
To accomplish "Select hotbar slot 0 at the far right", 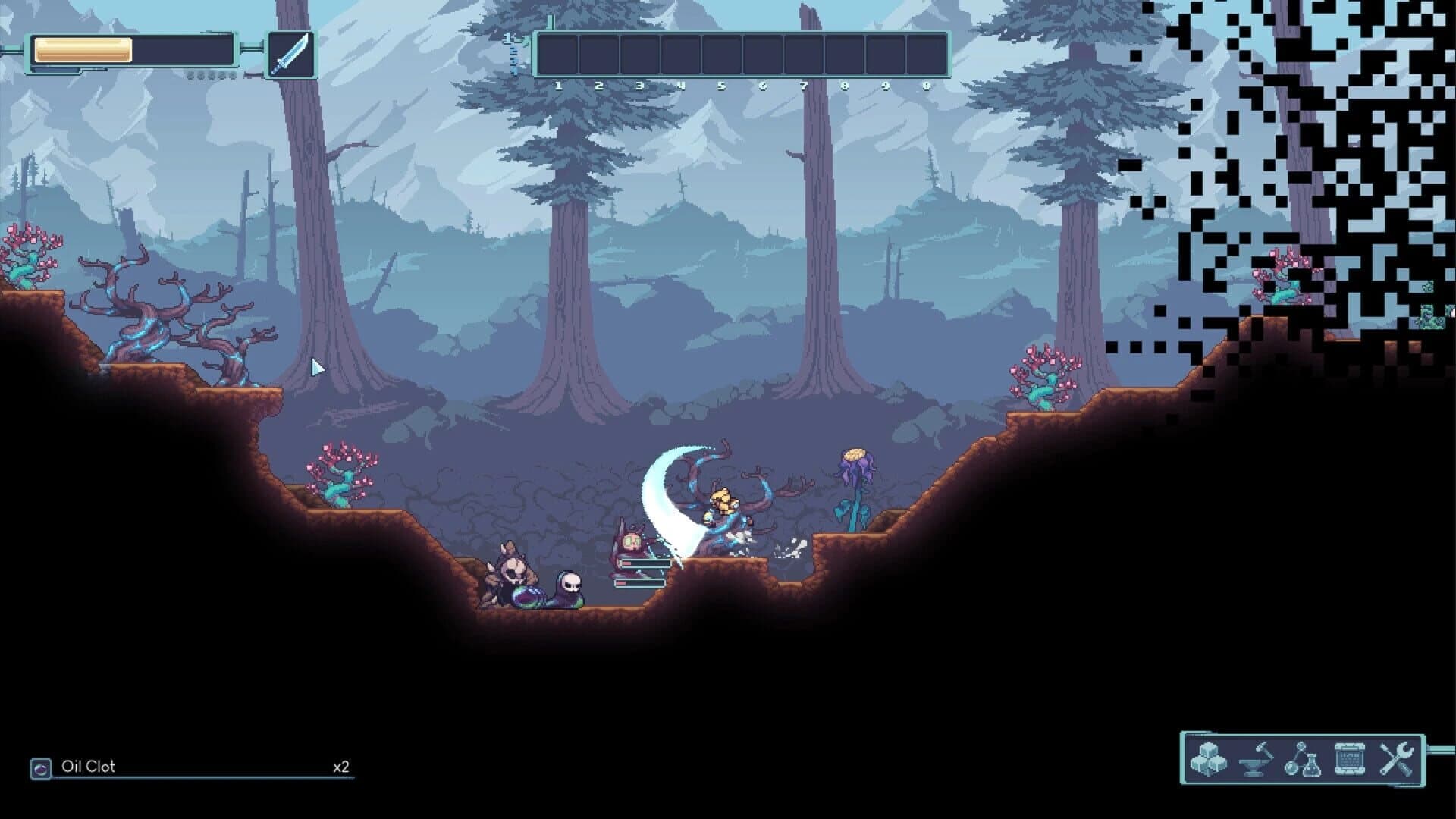I will coord(927,55).
